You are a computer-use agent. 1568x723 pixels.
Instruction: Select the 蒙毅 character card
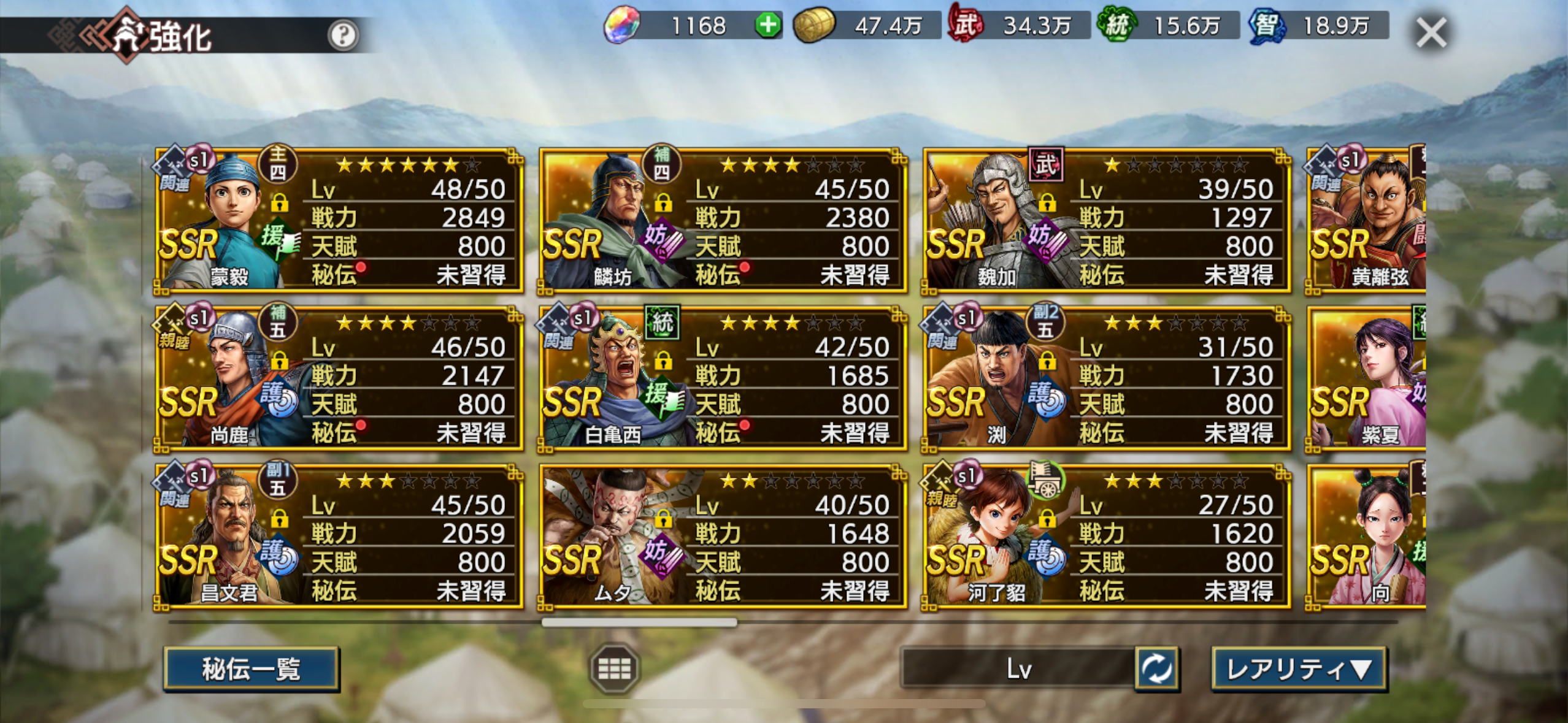(x=339, y=221)
